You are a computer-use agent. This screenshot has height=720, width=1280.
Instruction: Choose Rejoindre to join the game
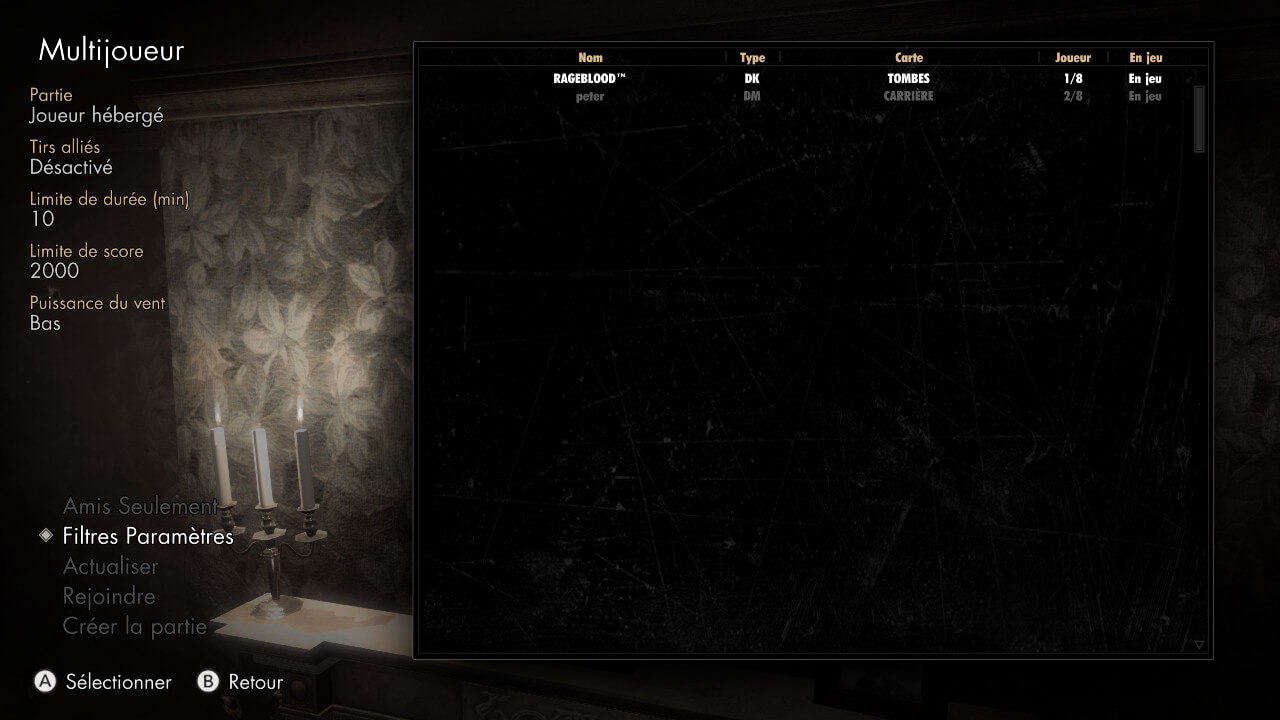(x=109, y=596)
